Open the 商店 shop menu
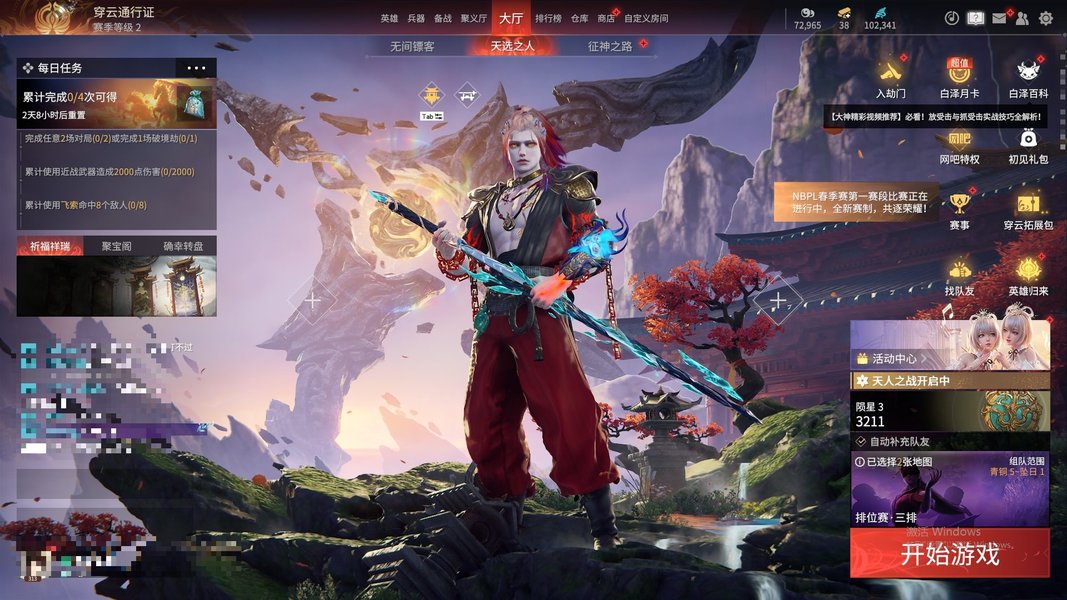This screenshot has width=1067, height=600. coord(606,18)
